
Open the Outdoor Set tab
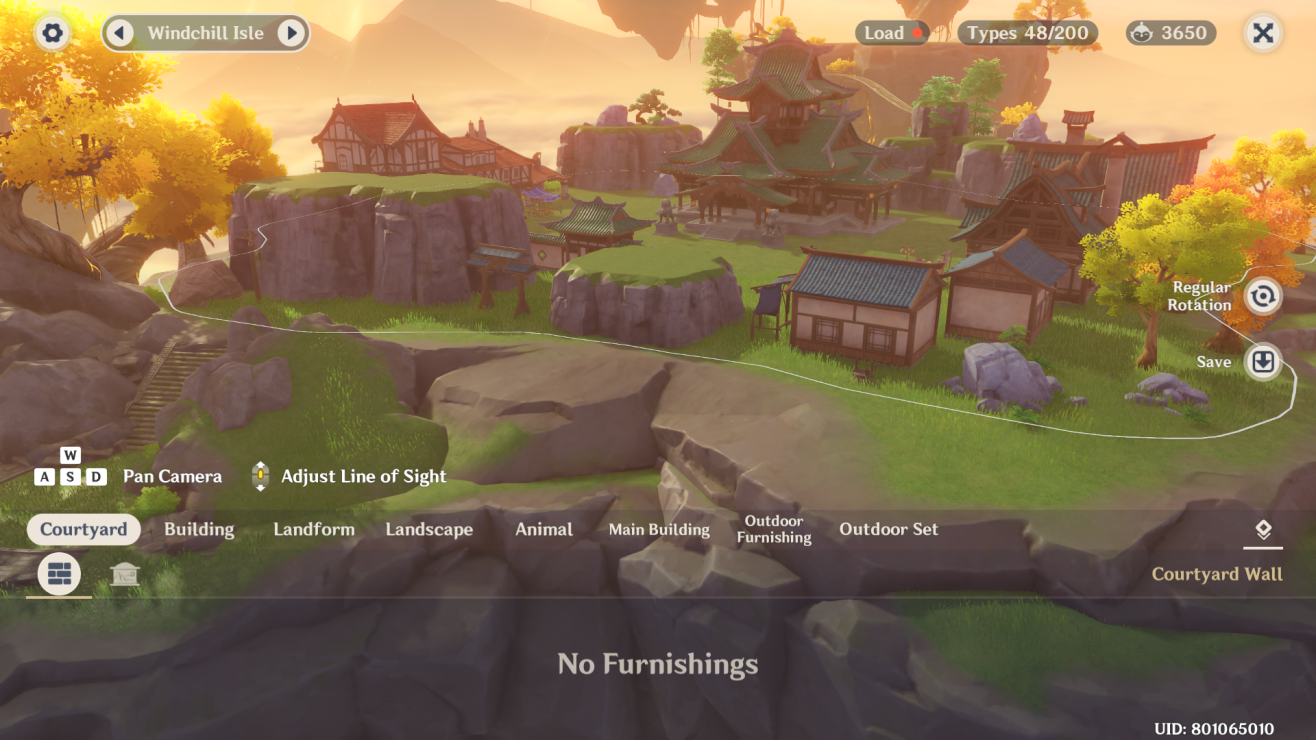[888, 529]
